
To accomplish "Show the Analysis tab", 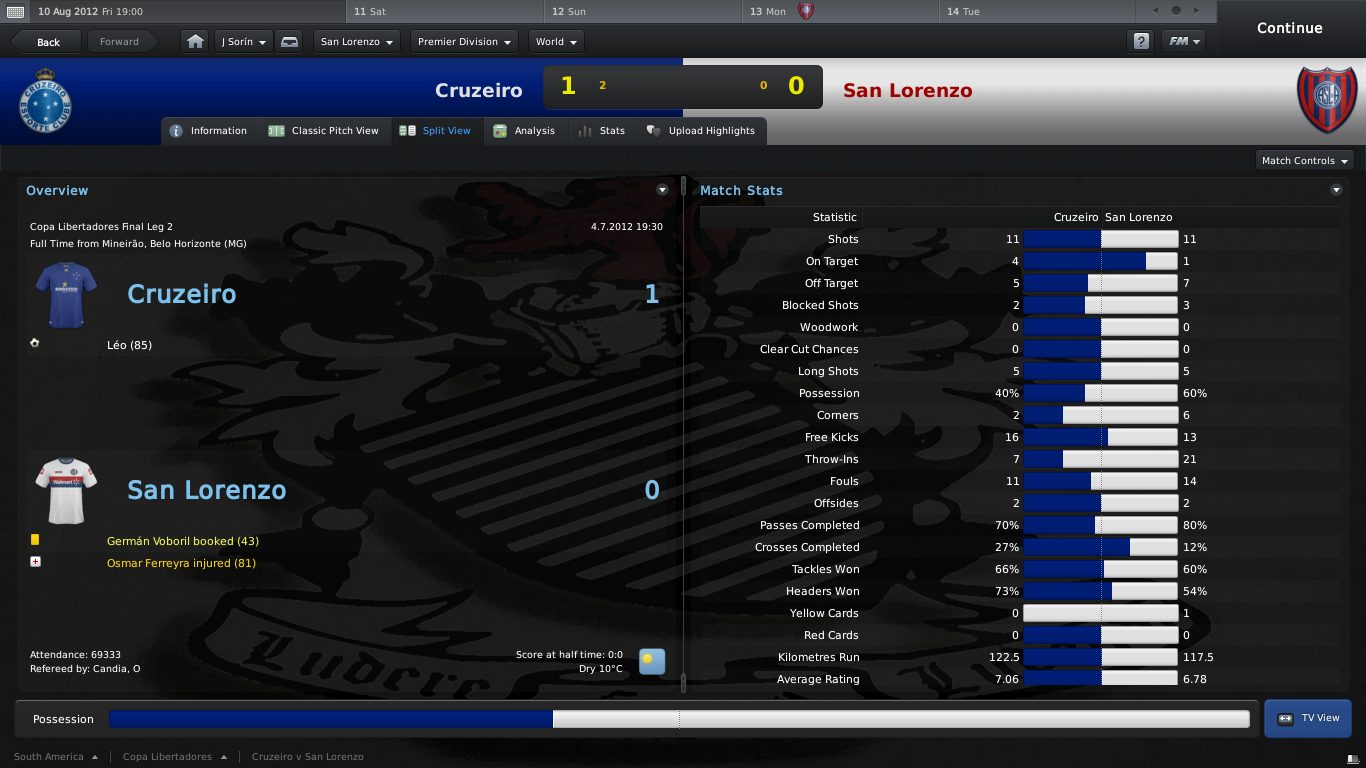I will pyautogui.click(x=524, y=131).
